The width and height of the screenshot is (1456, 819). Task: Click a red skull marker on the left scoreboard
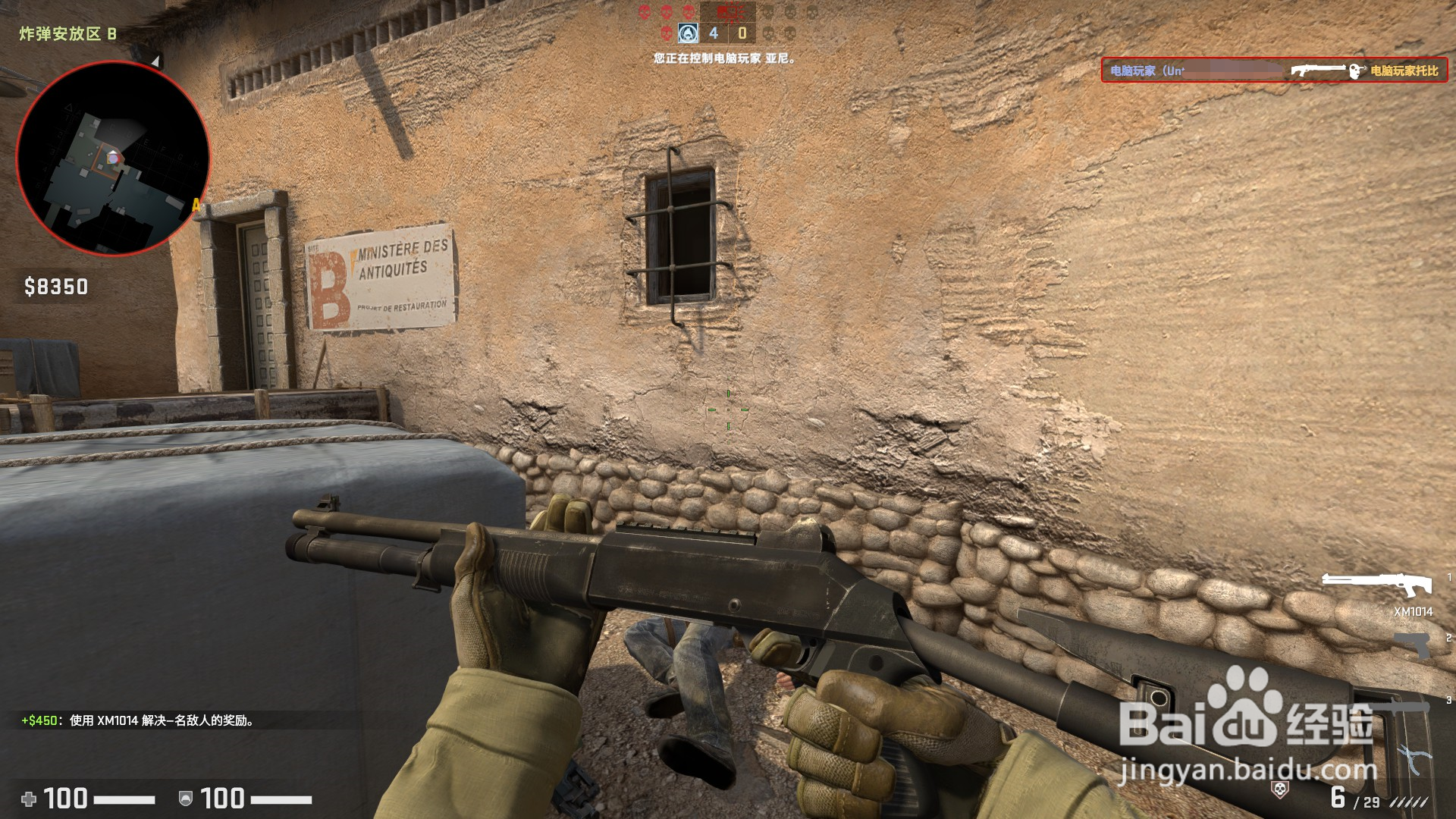(666, 11)
